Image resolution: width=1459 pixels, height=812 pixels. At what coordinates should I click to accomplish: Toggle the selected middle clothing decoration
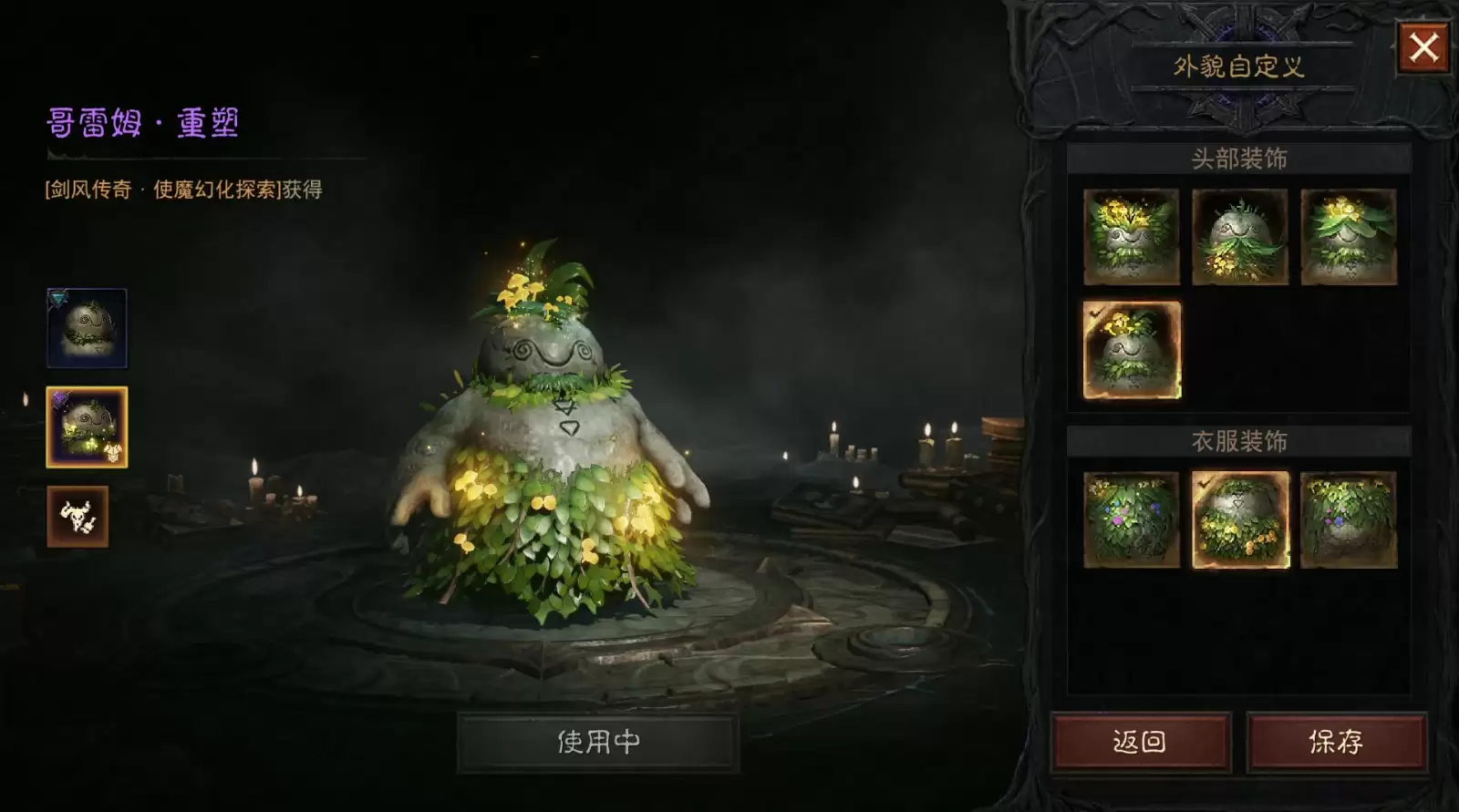[x=1240, y=519]
